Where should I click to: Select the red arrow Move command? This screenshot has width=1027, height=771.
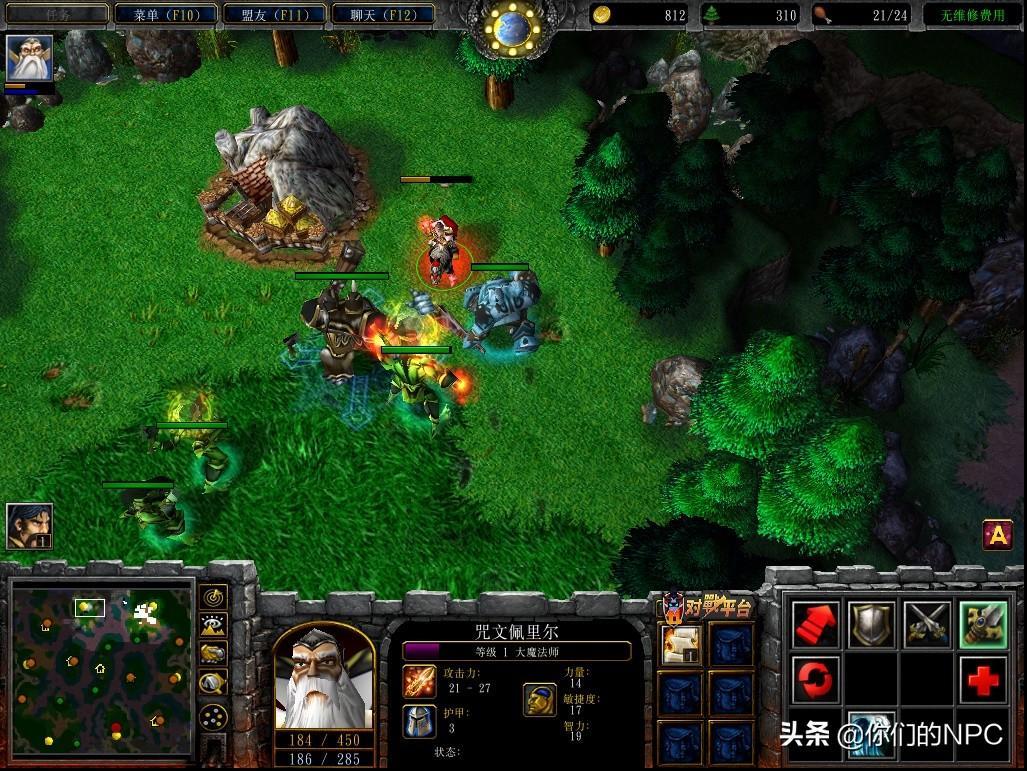click(816, 625)
